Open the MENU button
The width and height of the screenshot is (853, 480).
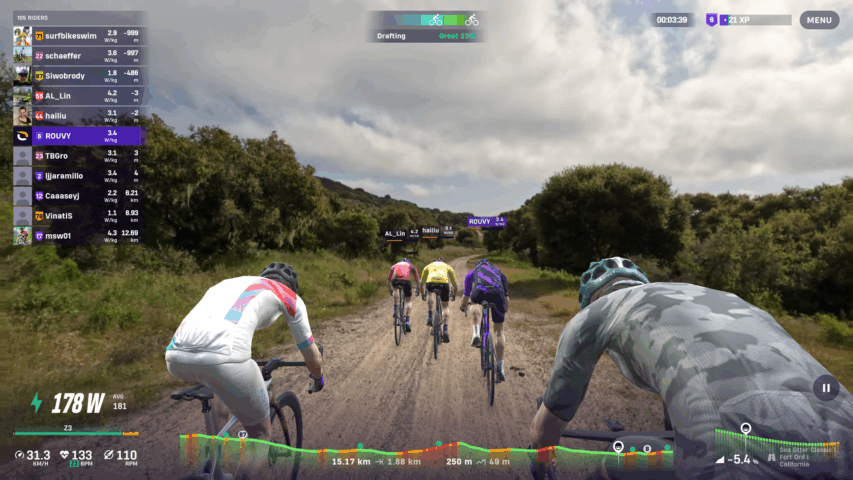[819, 20]
